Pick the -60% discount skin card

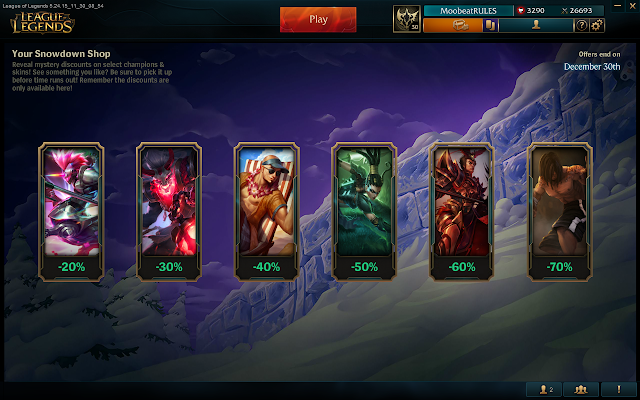(461, 209)
